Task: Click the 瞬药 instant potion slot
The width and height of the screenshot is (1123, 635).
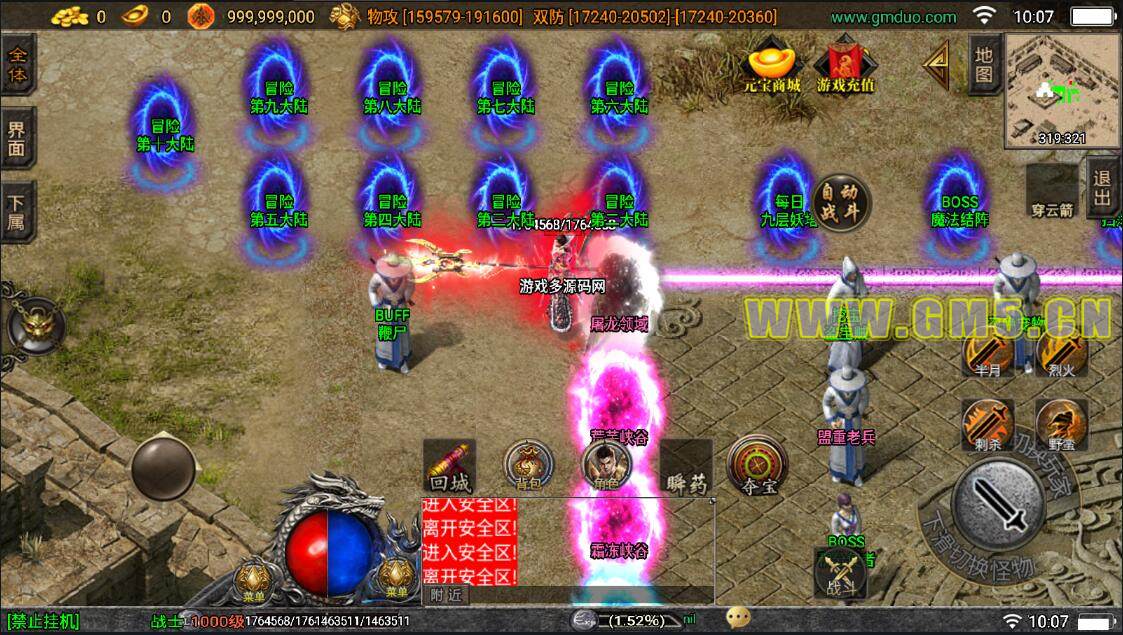Action: (x=687, y=466)
